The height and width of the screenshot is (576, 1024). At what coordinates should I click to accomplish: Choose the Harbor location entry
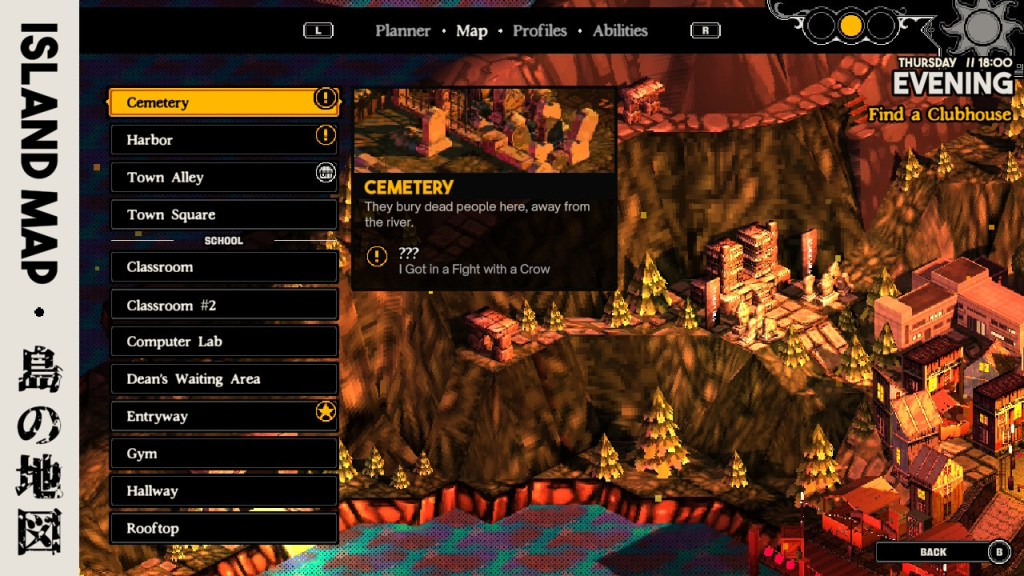pos(222,140)
